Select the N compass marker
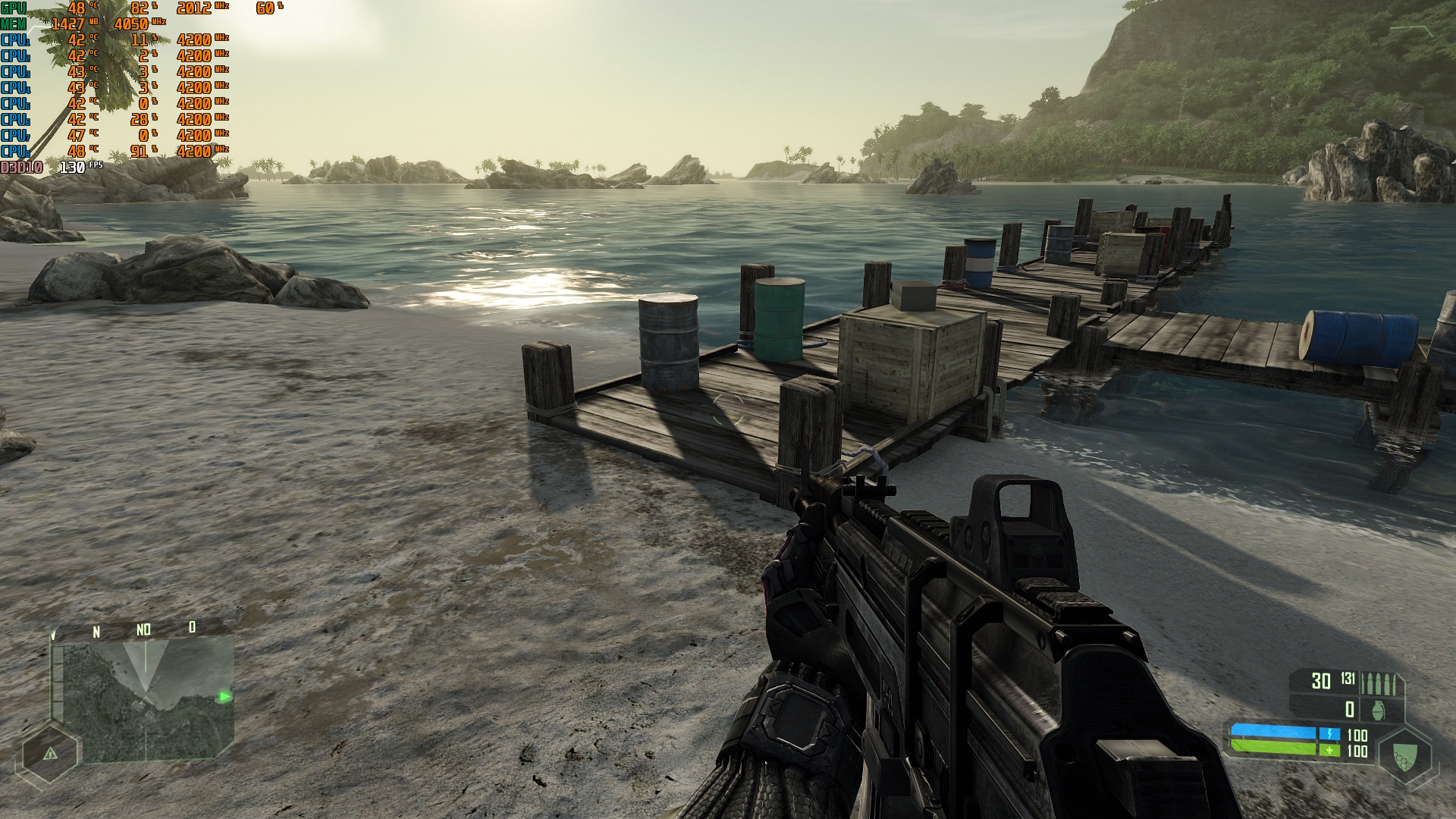The image size is (1456, 819). tap(96, 630)
